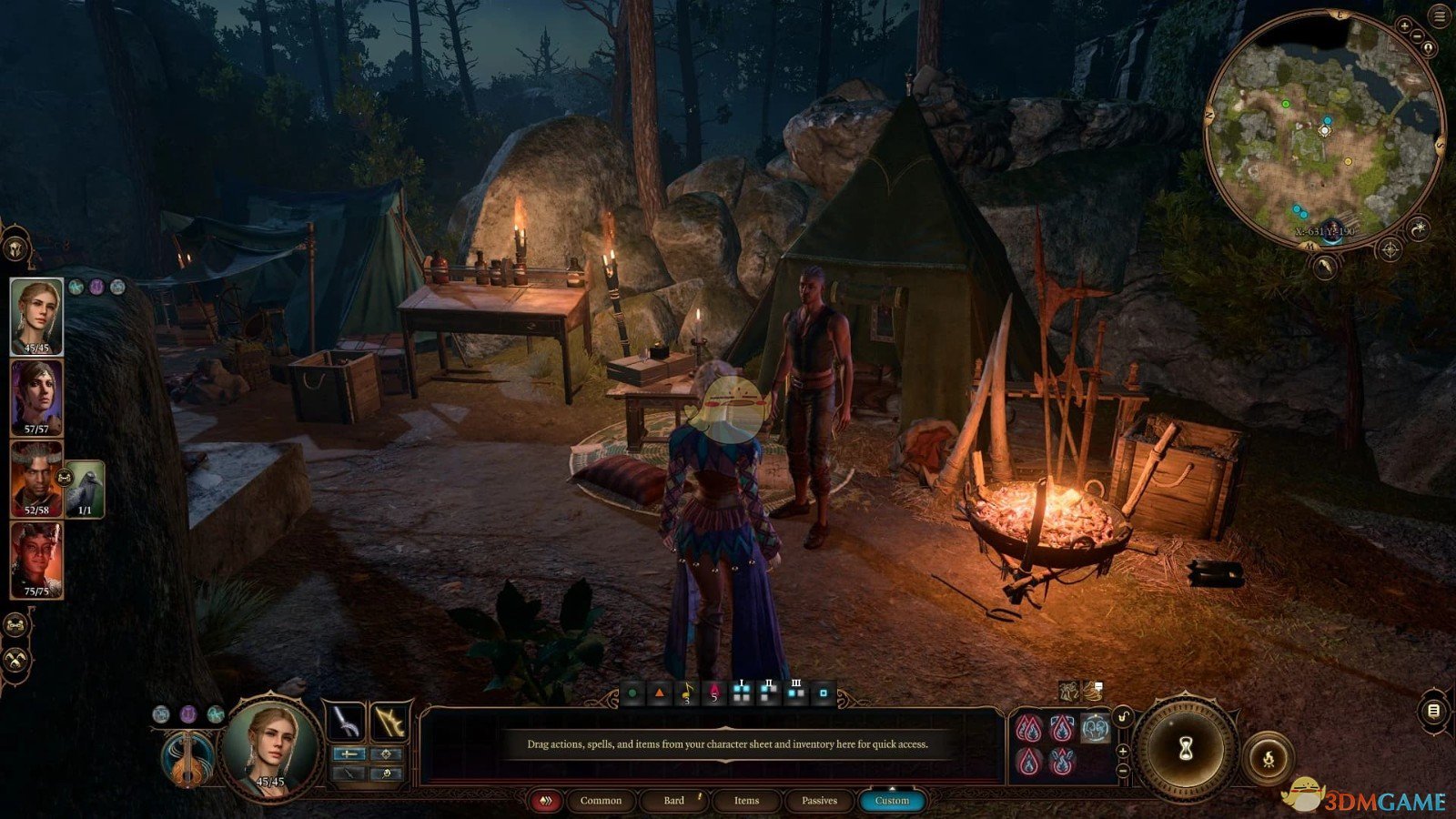The image size is (1456, 819).
Task: Click the crossed hammers icon on left edge
Action: coord(15,660)
